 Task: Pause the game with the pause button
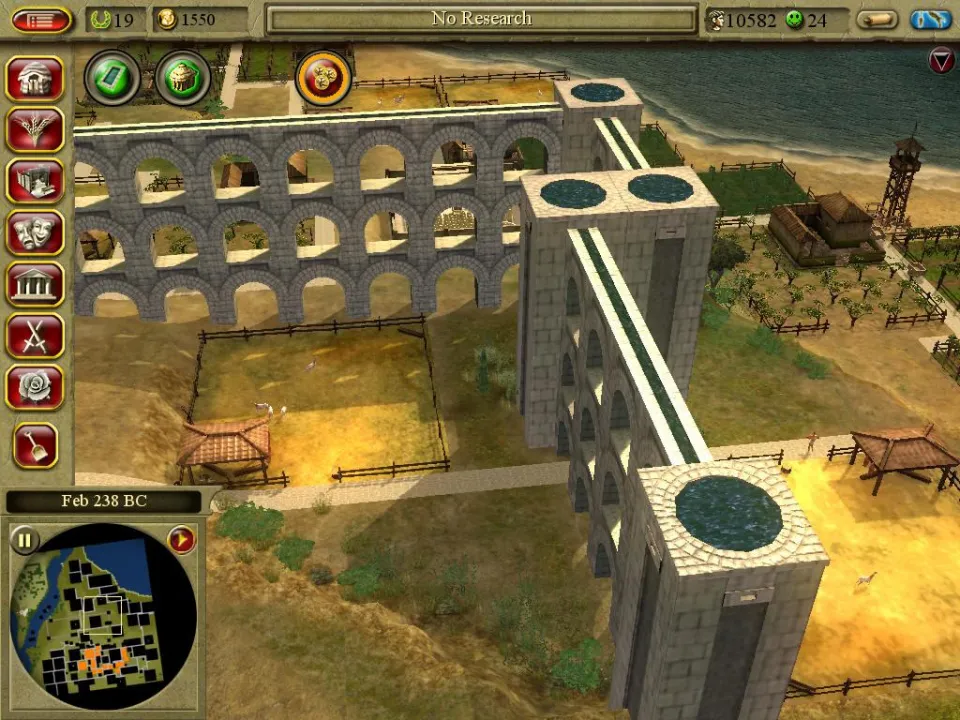coord(24,541)
